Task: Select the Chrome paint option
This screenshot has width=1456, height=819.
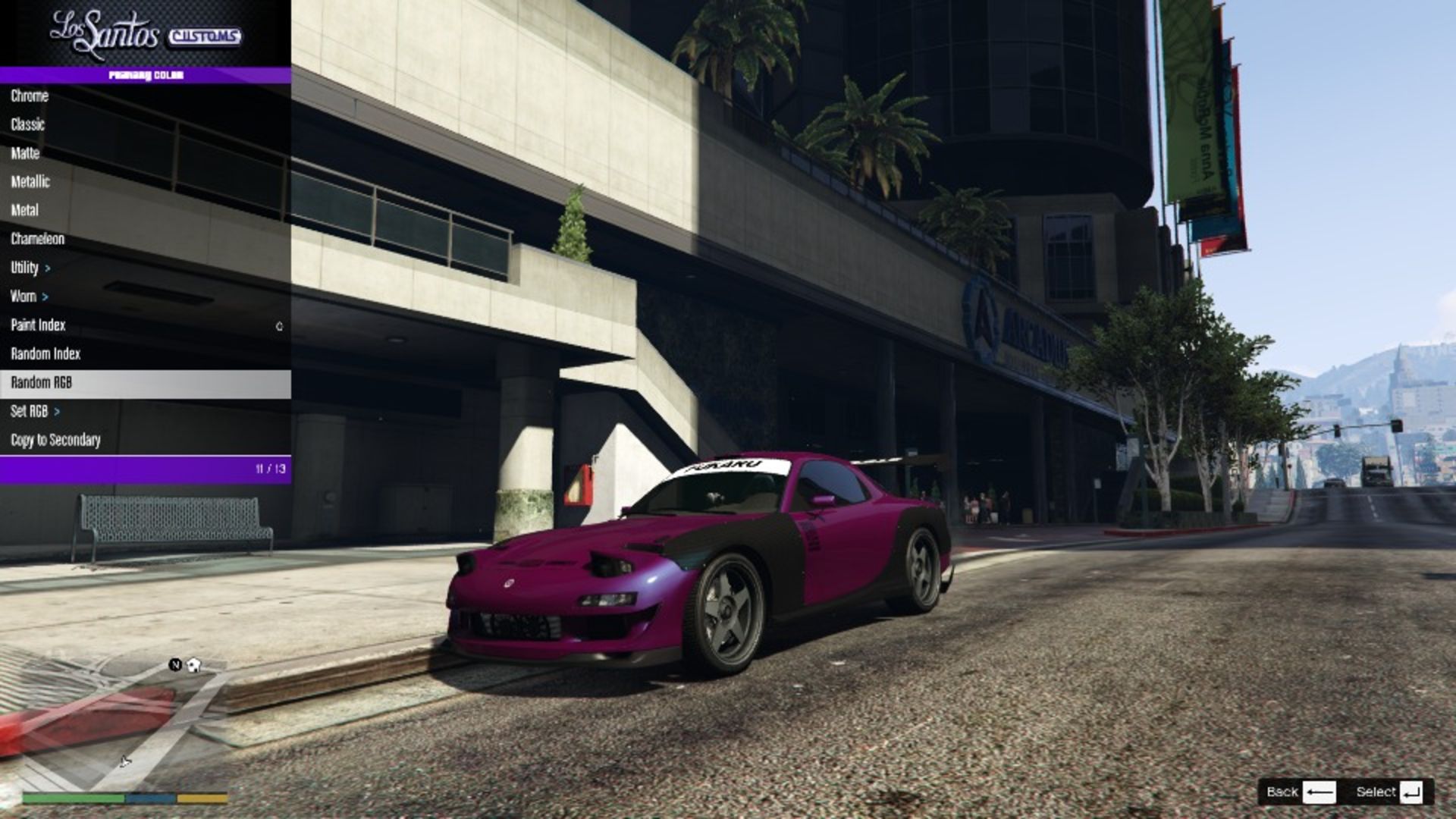Action: pos(29,96)
